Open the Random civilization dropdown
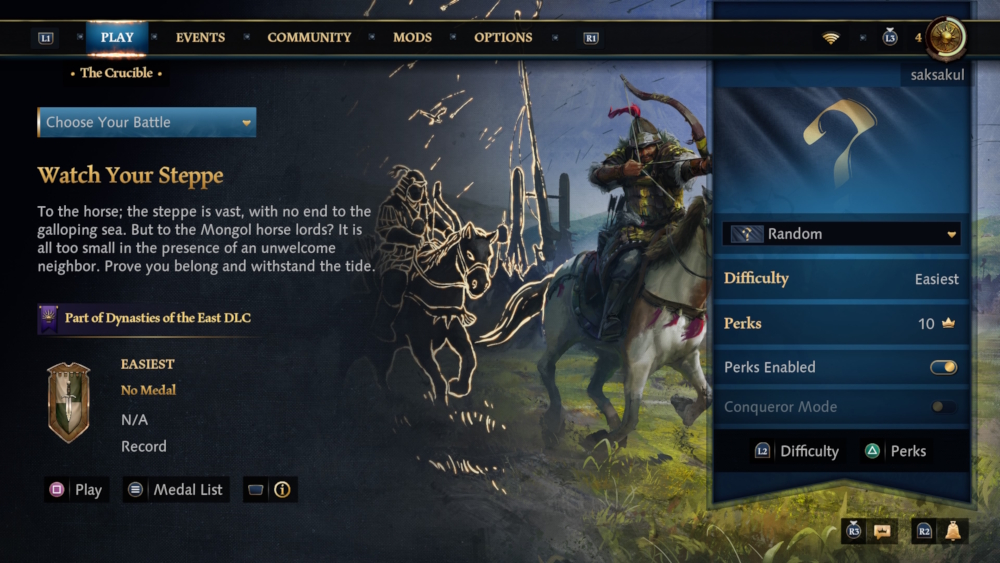The height and width of the screenshot is (563, 1000). pos(841,234)
